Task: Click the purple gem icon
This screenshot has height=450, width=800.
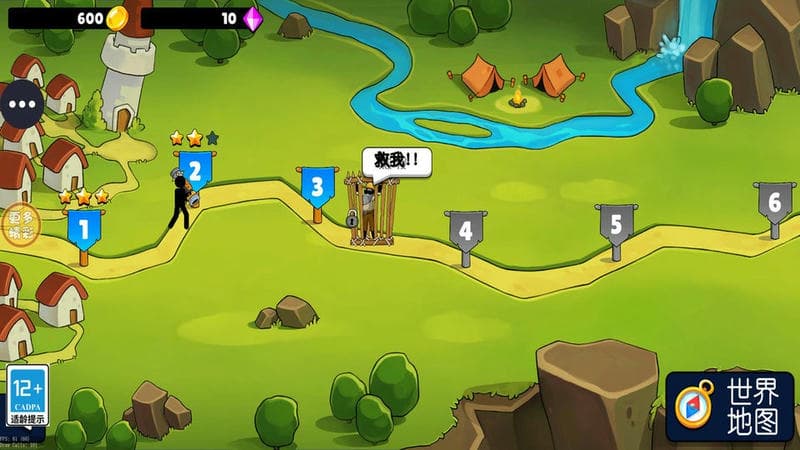Action: 252,18
